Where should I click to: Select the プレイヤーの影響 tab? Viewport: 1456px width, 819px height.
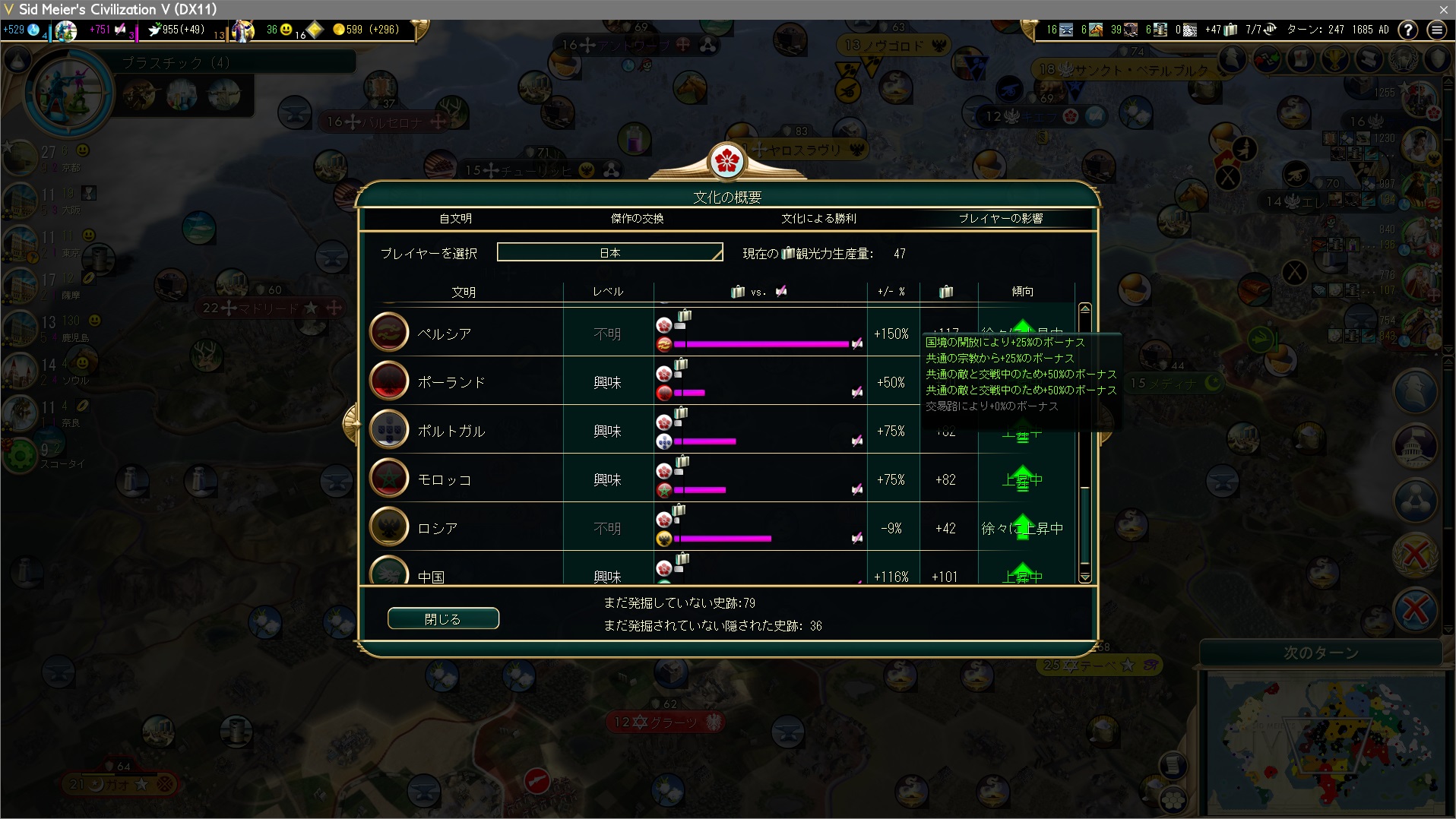(1000, 219)
